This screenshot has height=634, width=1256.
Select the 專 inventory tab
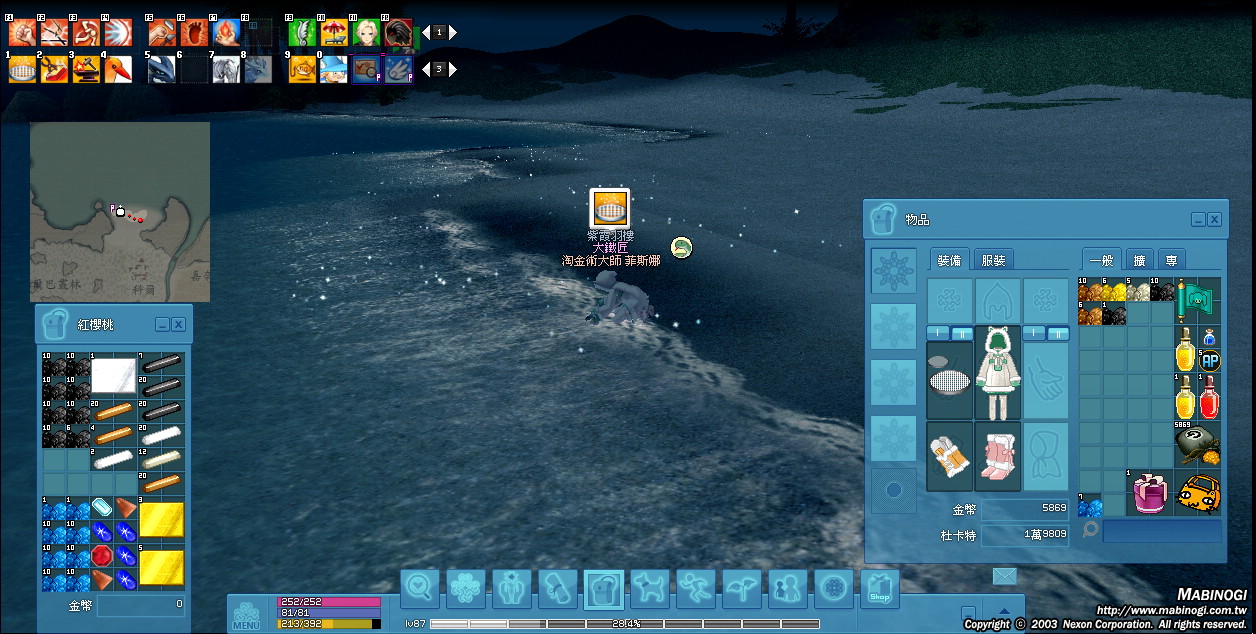[x=1171, y=260]
